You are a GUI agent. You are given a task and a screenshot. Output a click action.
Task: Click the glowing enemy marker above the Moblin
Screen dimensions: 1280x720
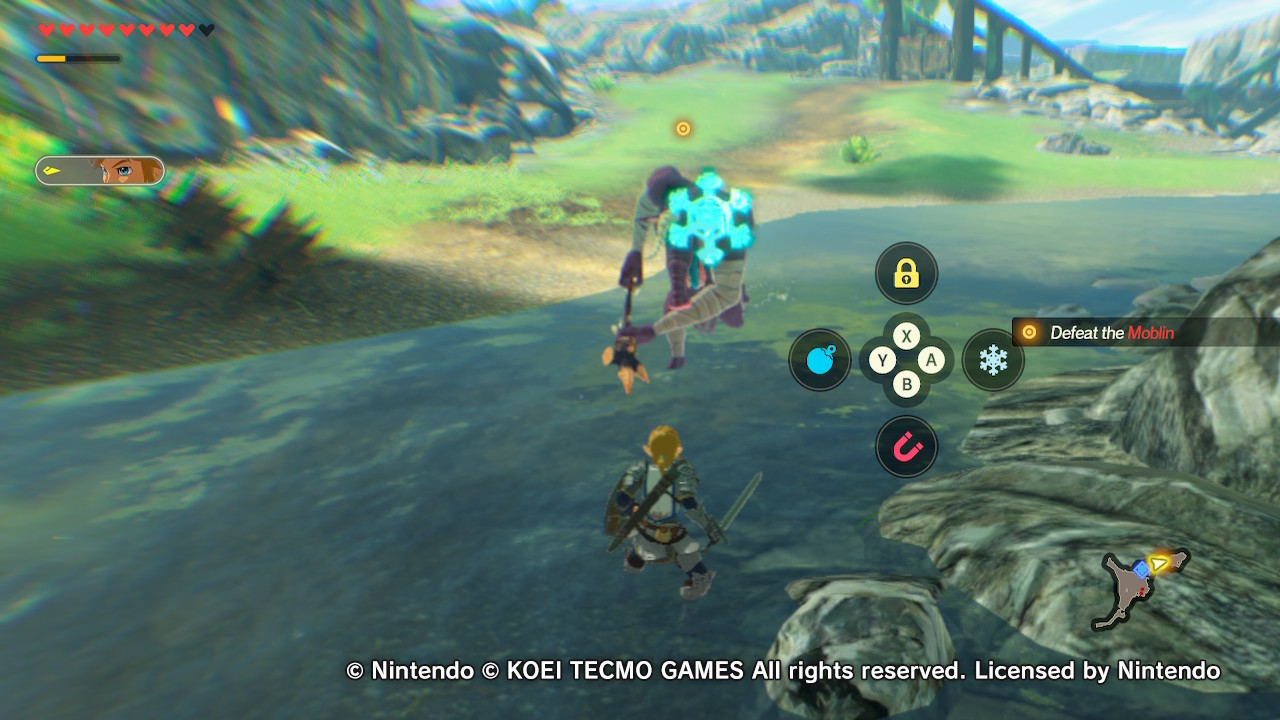[683, 128]
